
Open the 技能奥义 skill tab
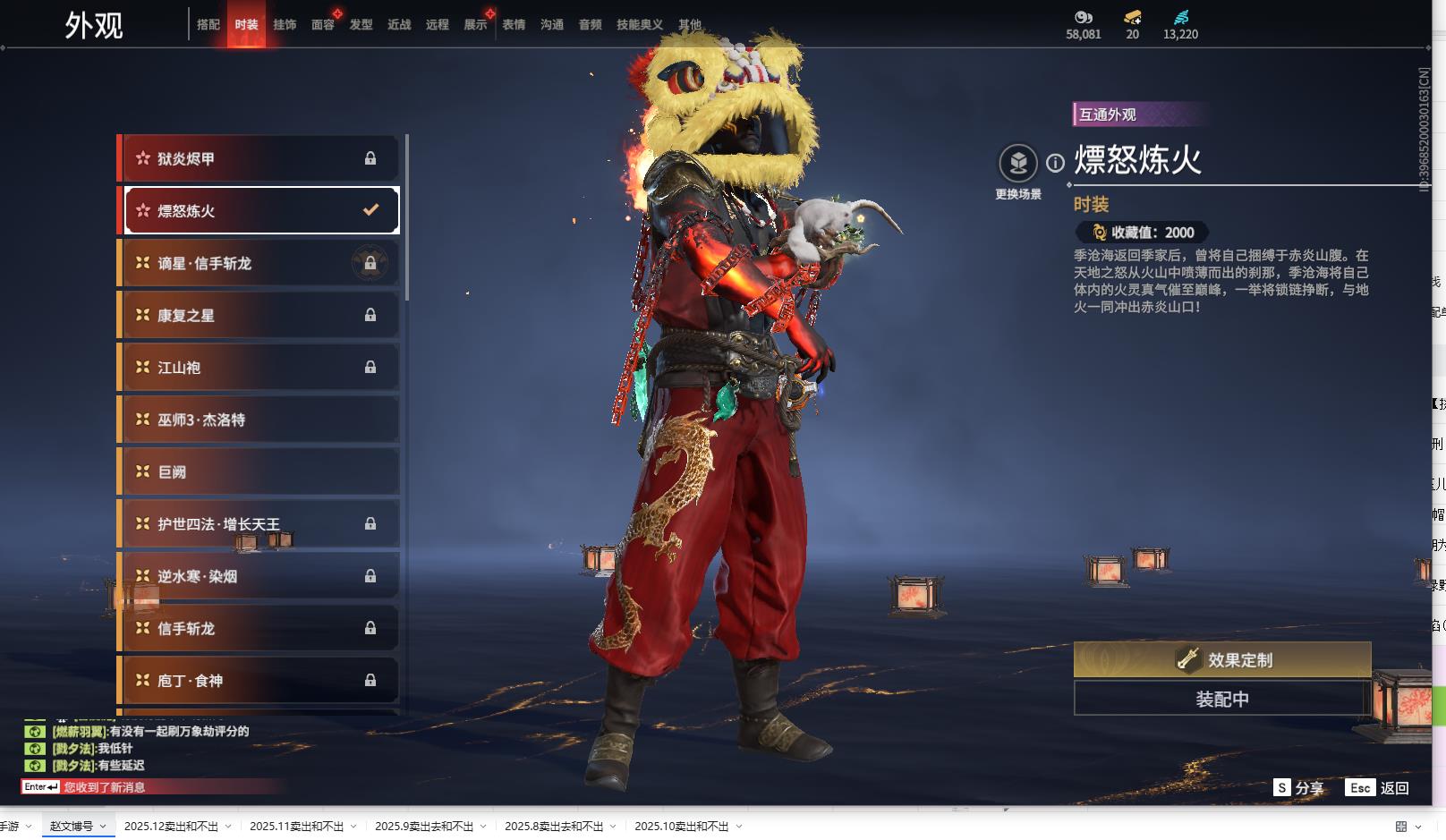point(639,25)
